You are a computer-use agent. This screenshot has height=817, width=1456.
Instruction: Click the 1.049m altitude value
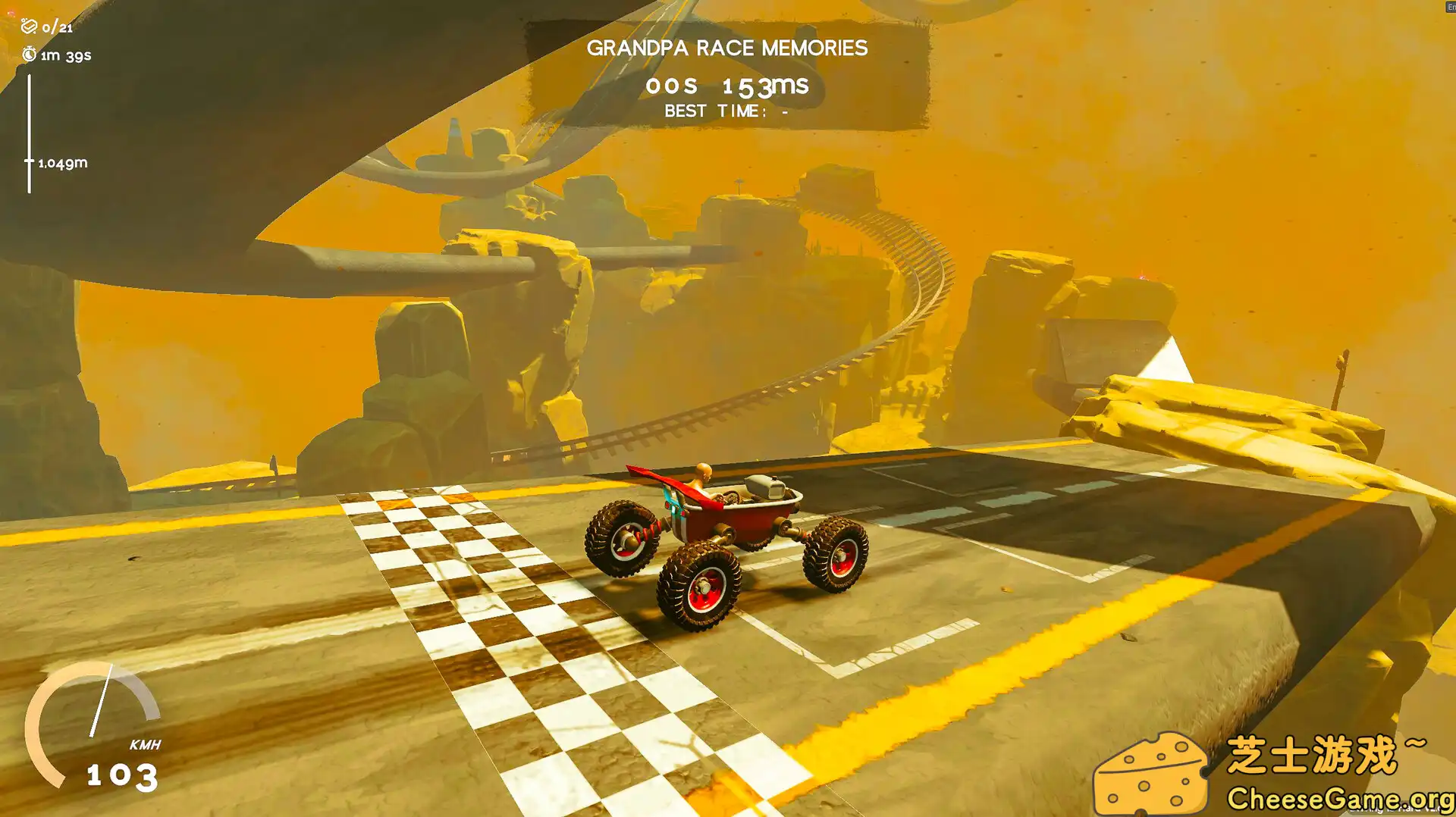coord(62,162)
